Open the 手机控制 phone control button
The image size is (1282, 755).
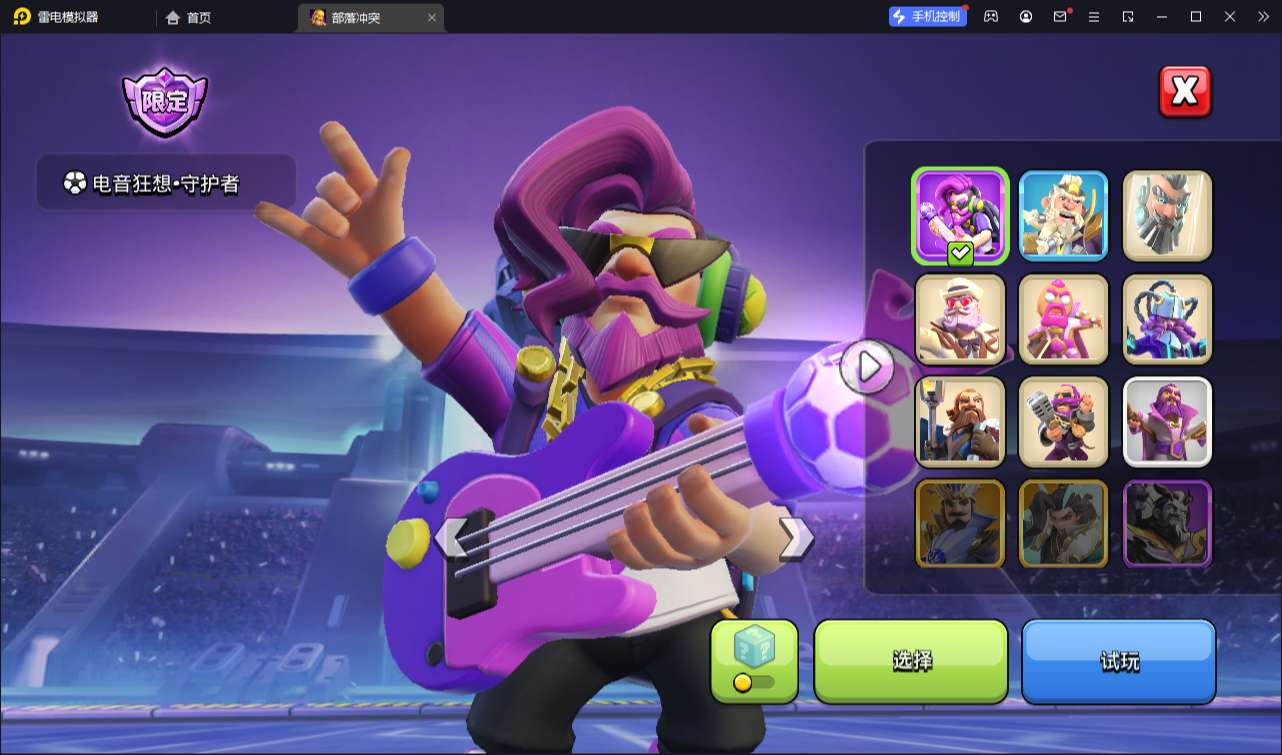click(927, 16)
